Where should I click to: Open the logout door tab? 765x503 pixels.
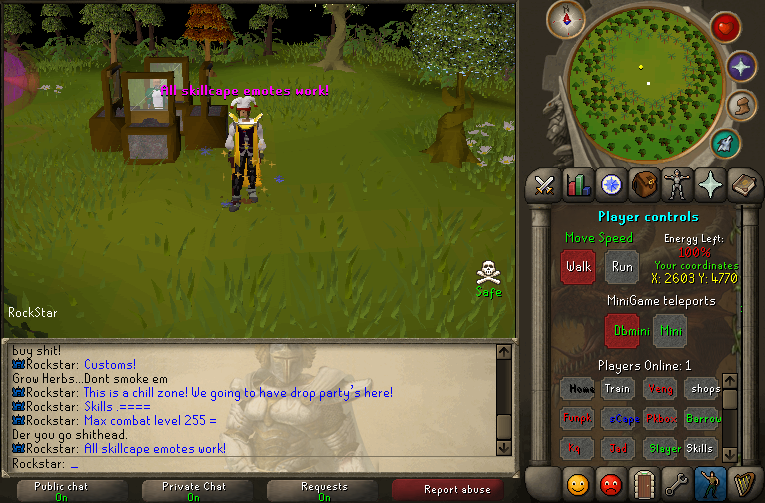(x=645, y=484)
